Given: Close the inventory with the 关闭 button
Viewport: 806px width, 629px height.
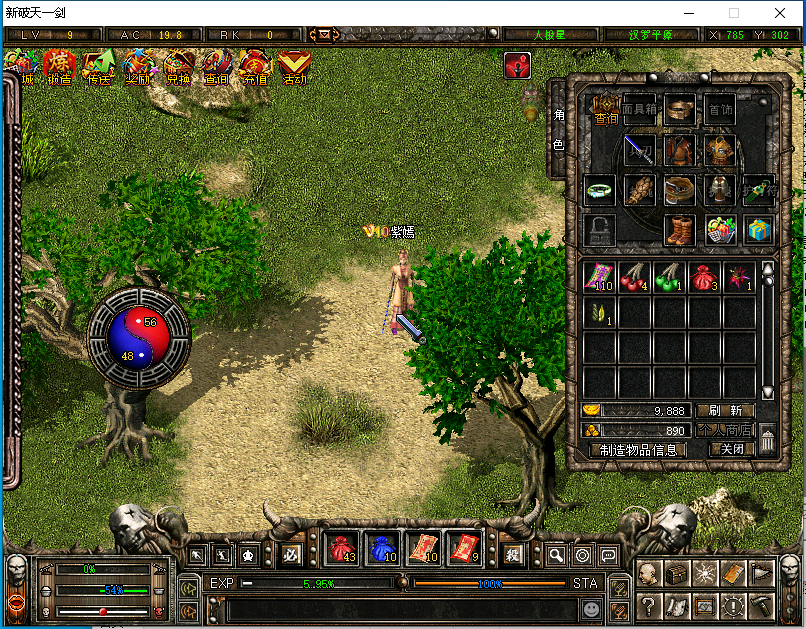Looking at the screenshot, I should coord(731,450).
